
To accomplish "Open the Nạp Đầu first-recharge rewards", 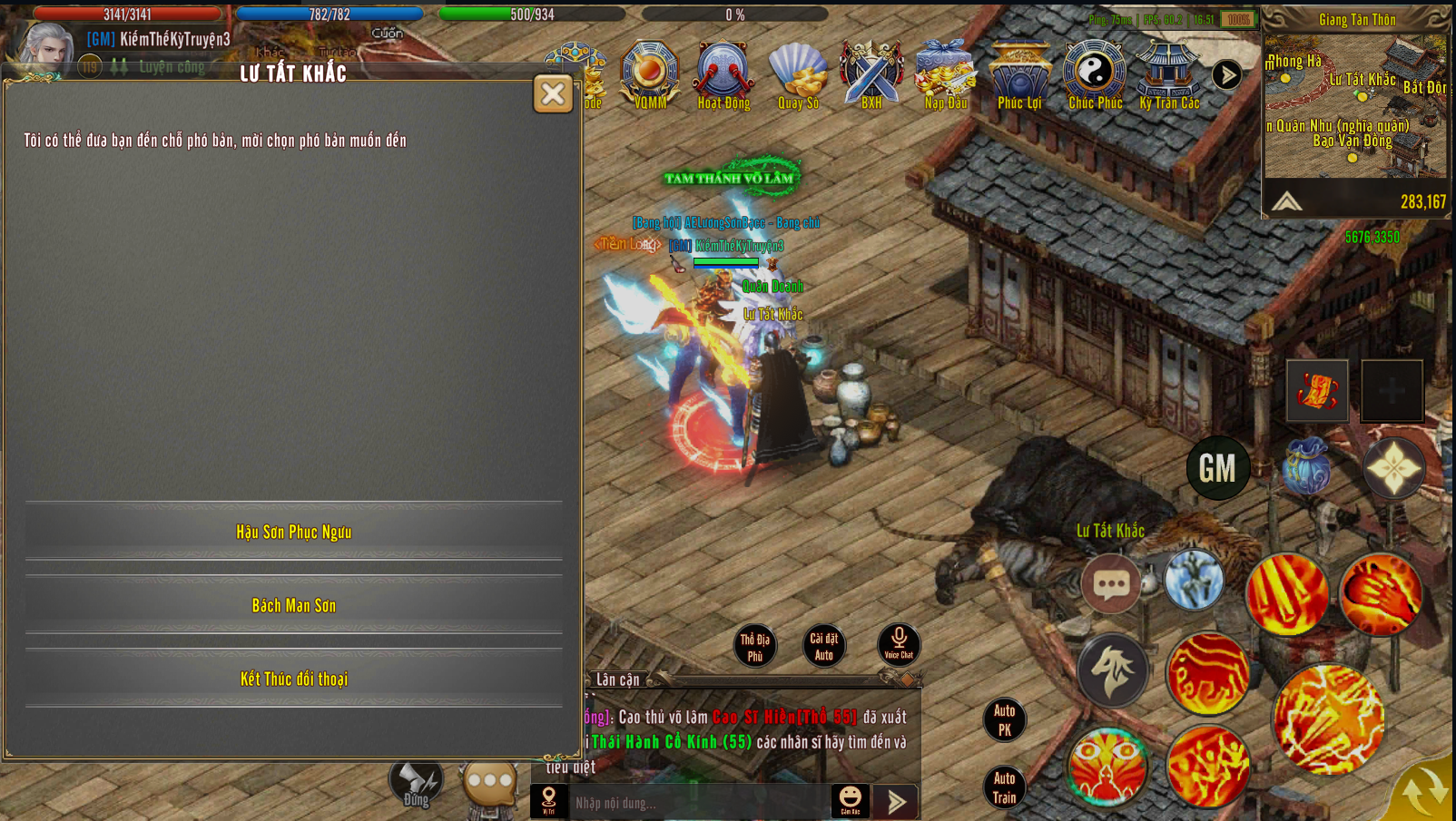I will point(946,74).
